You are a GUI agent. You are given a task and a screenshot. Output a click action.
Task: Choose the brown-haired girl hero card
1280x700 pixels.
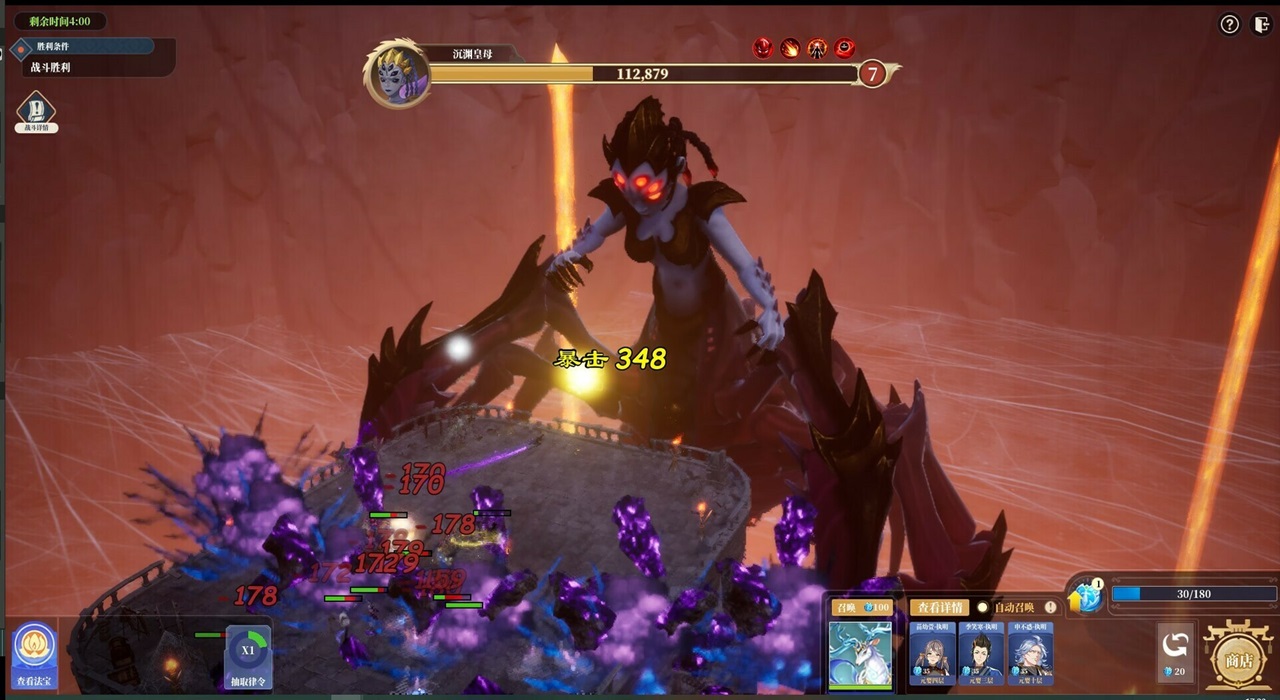(x=932, y=652)
